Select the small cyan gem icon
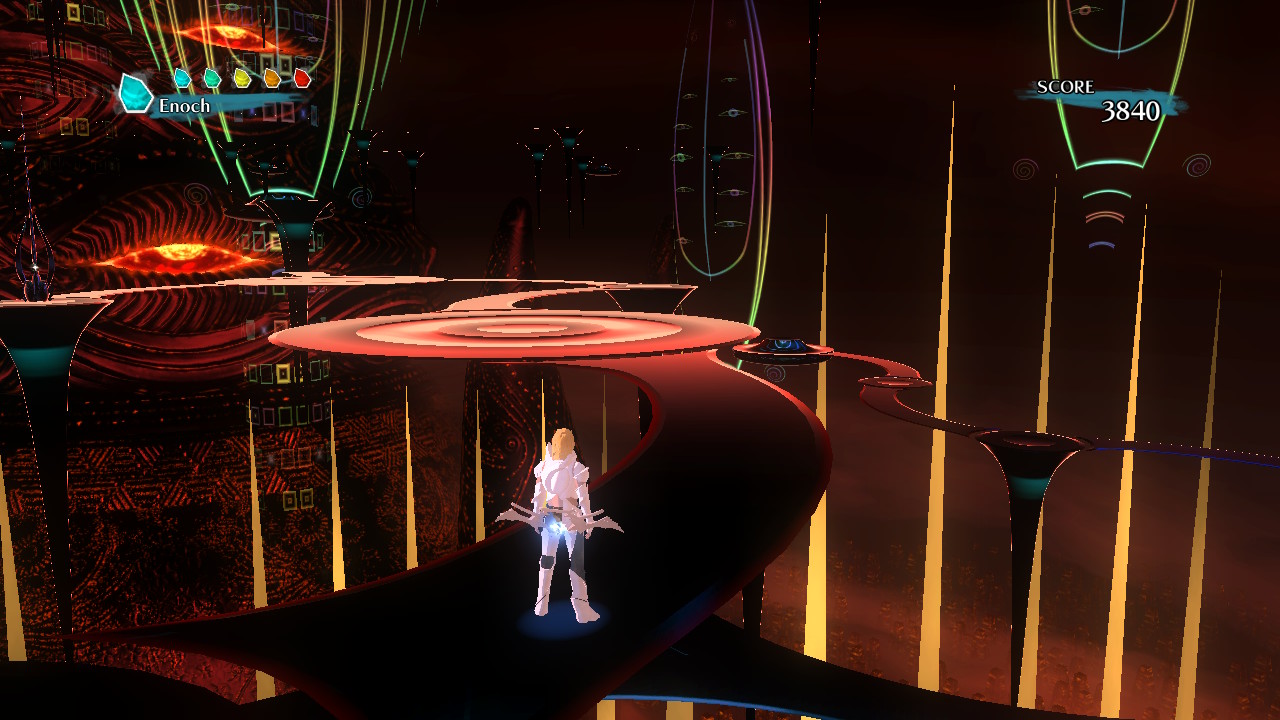 point(182,78)
